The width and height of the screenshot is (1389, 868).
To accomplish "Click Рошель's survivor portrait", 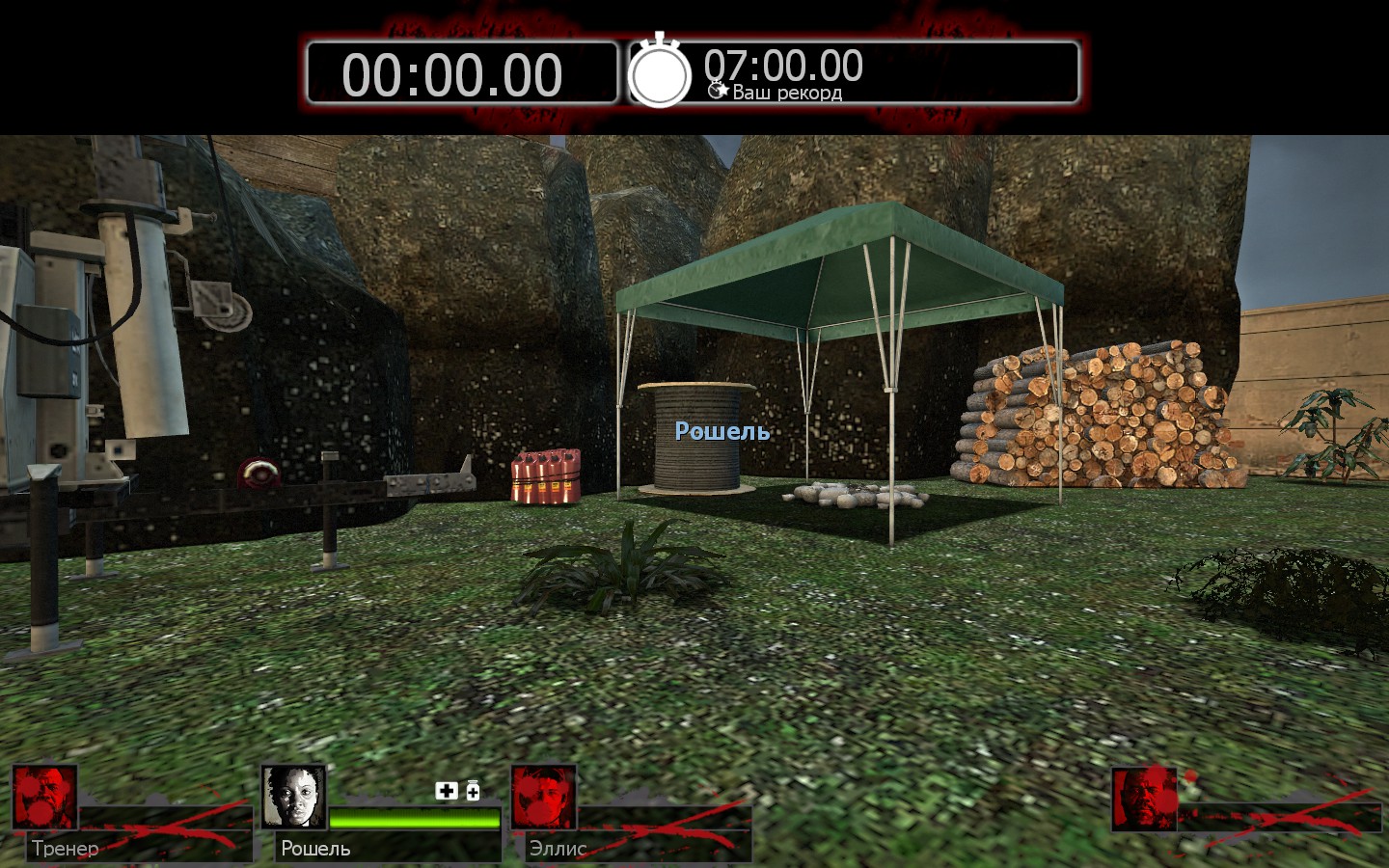I will pos(293,798).
